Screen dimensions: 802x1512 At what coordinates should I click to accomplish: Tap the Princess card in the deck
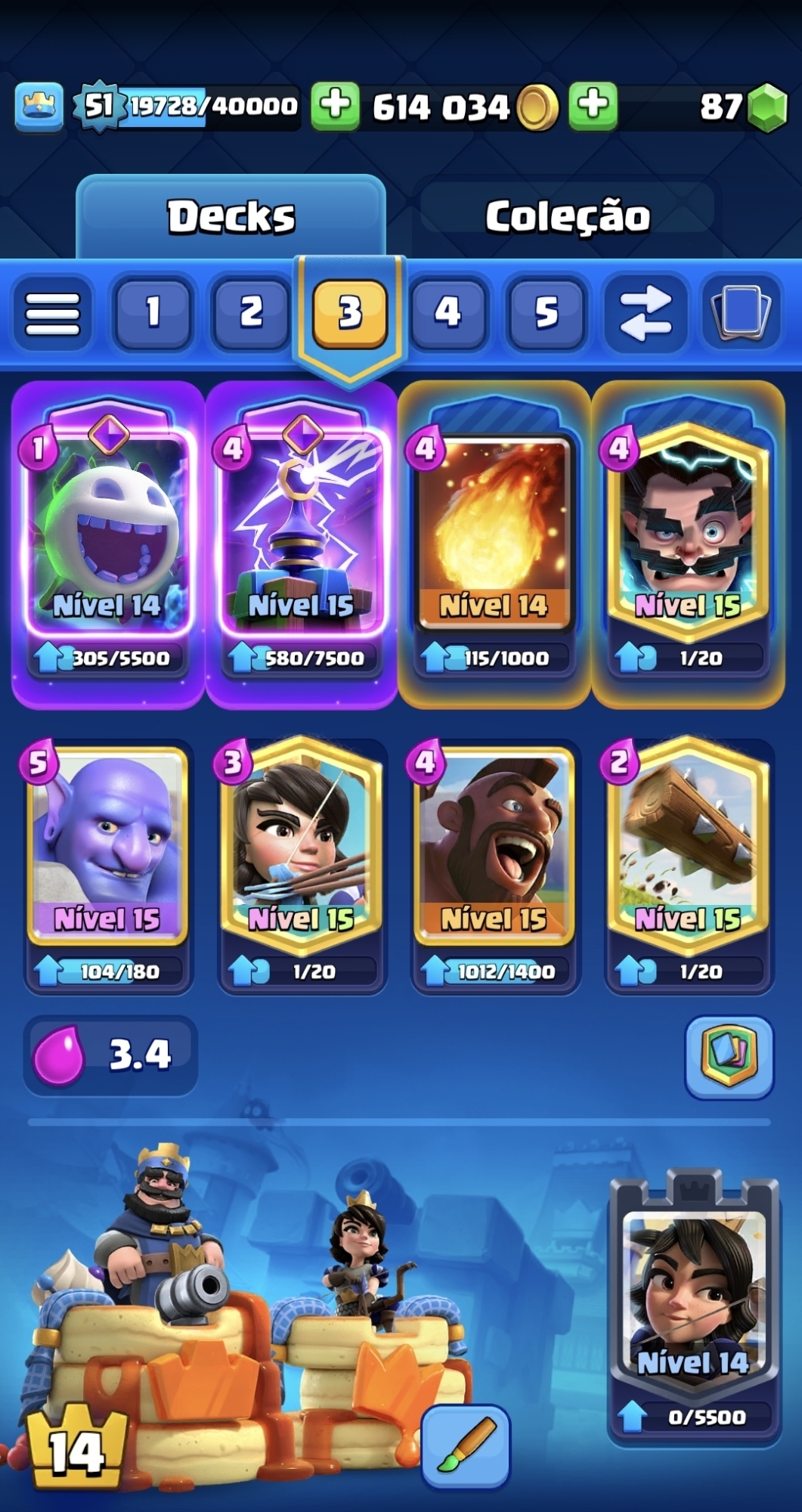(301, 847)
